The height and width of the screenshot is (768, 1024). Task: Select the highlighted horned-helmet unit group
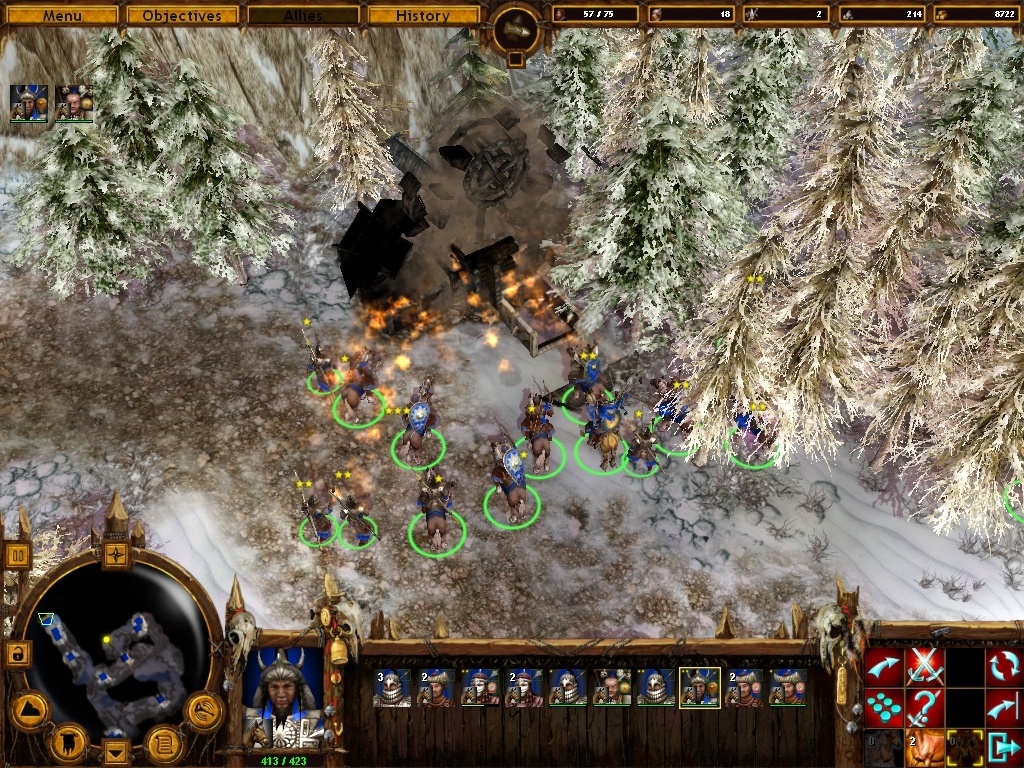(x=699, y=687)
